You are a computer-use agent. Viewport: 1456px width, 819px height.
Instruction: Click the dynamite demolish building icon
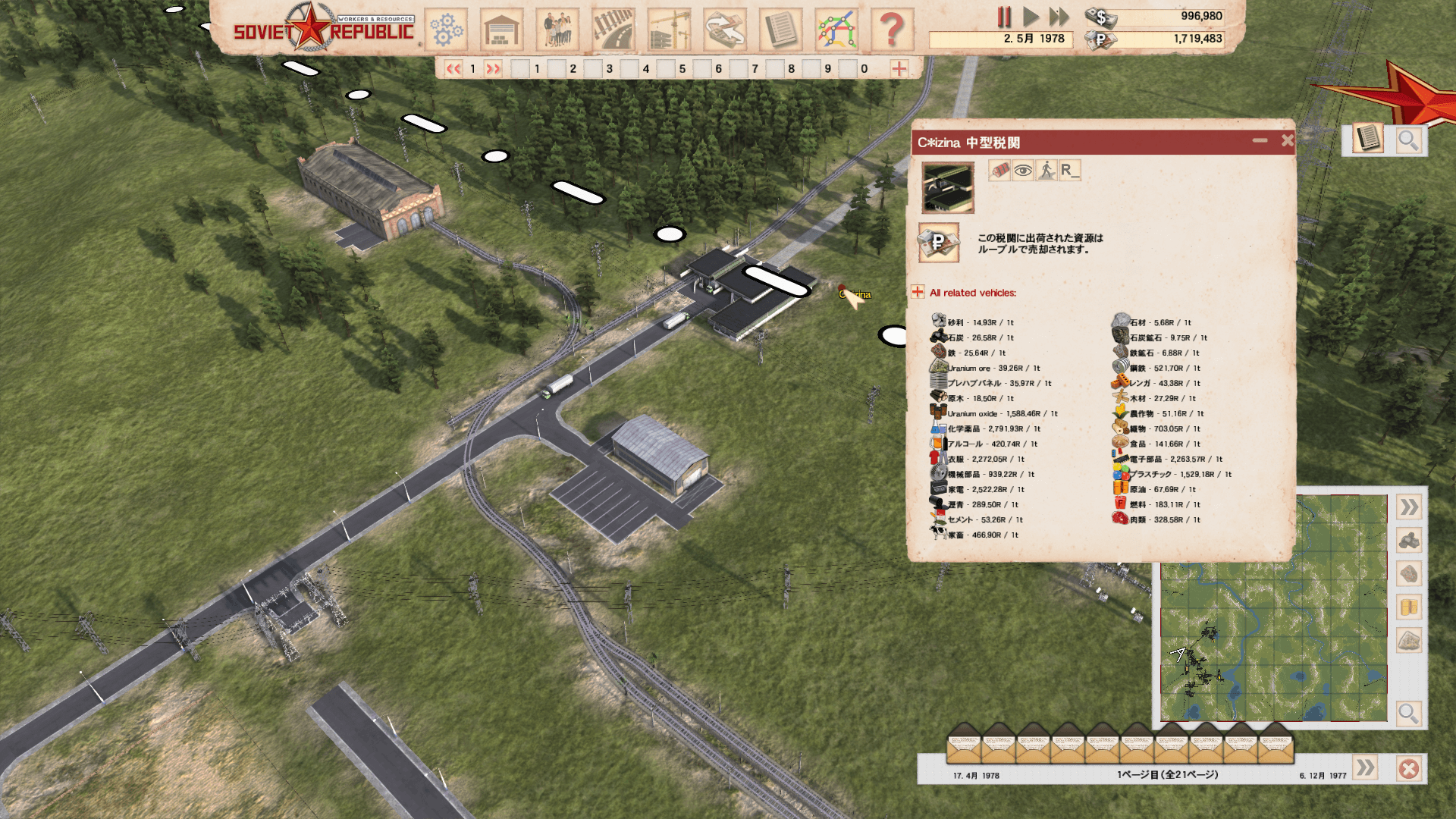point(999,170)
